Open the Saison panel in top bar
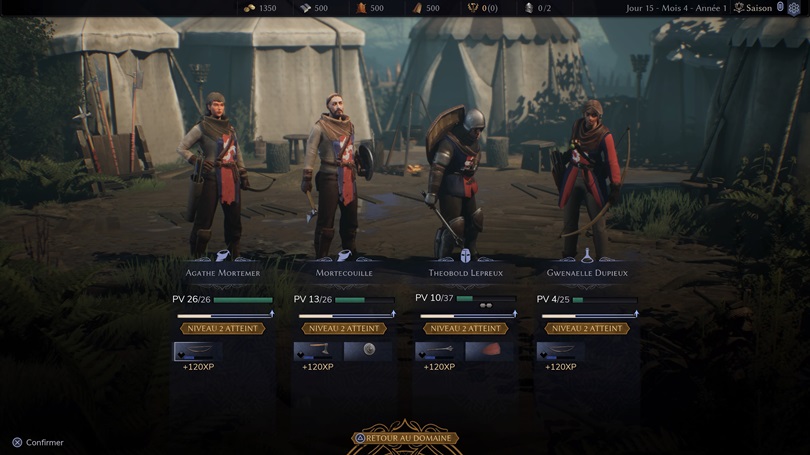This screenshot has height=455, width=810. [757, 8]
